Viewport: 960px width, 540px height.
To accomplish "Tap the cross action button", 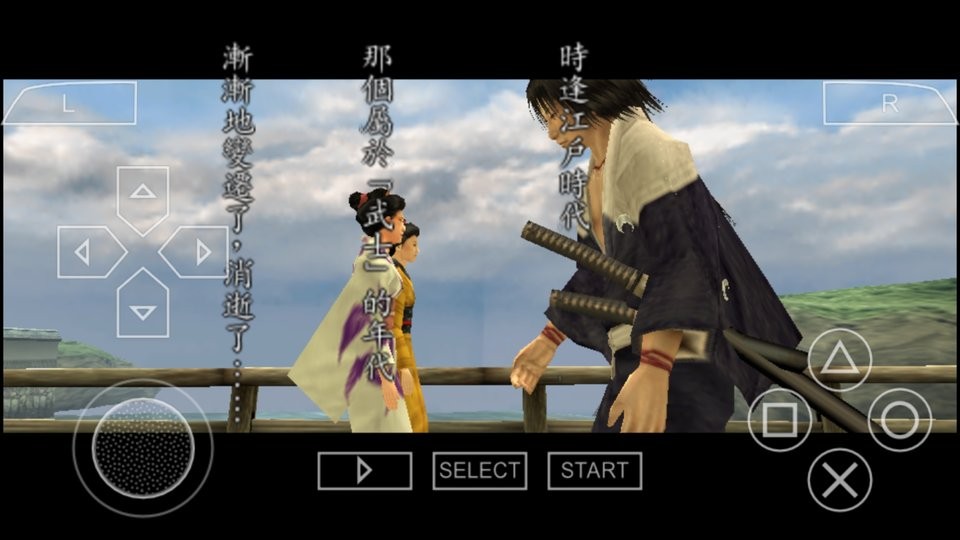I will click(x=839, y=480).
